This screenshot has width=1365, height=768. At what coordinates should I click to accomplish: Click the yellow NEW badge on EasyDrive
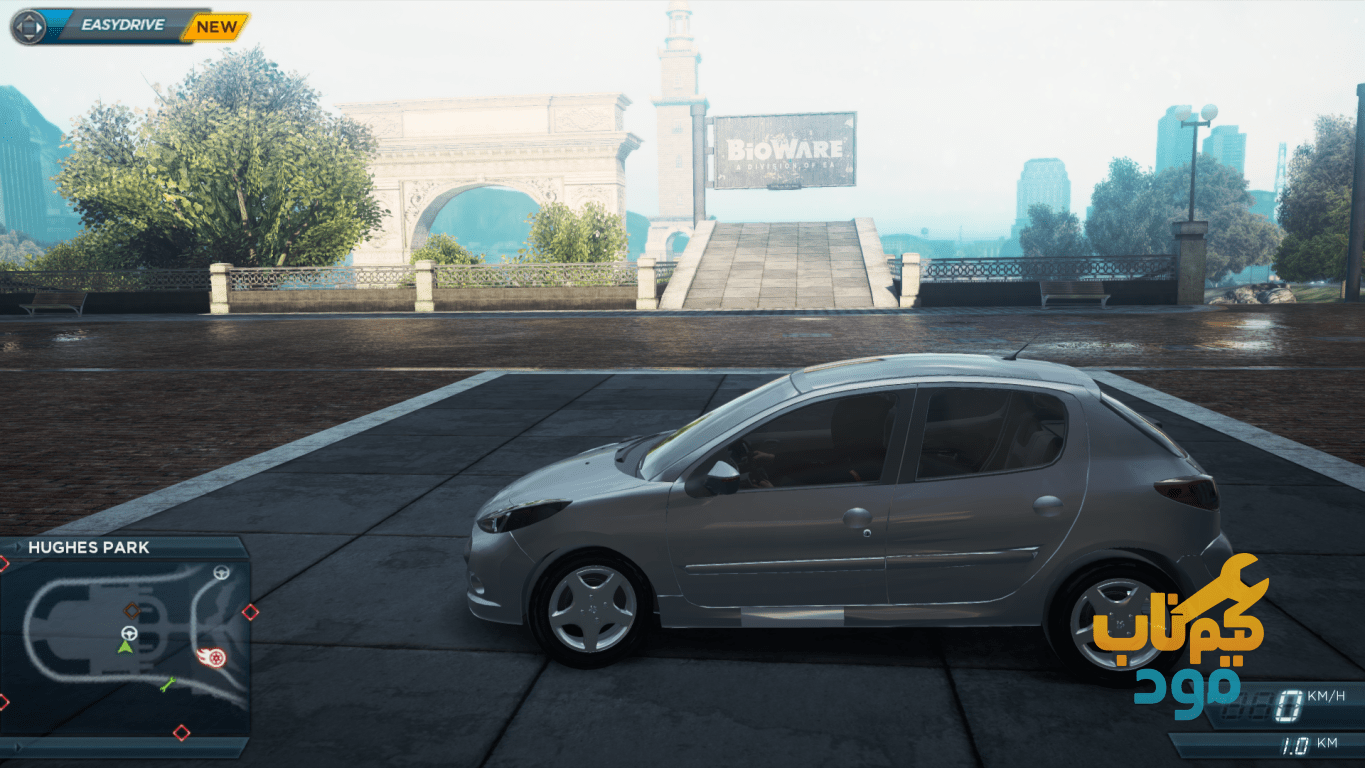point(216,27)
